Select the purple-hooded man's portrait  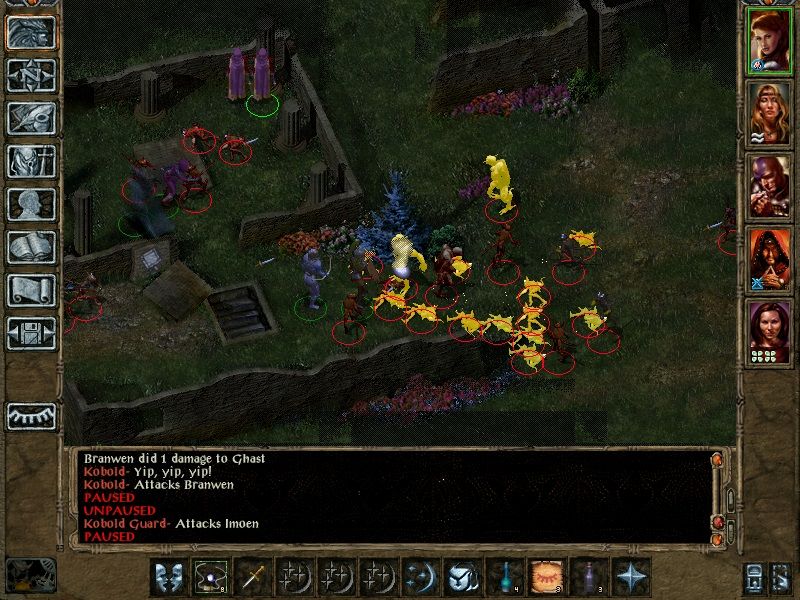pyautogui.click(x=769, y=184)
